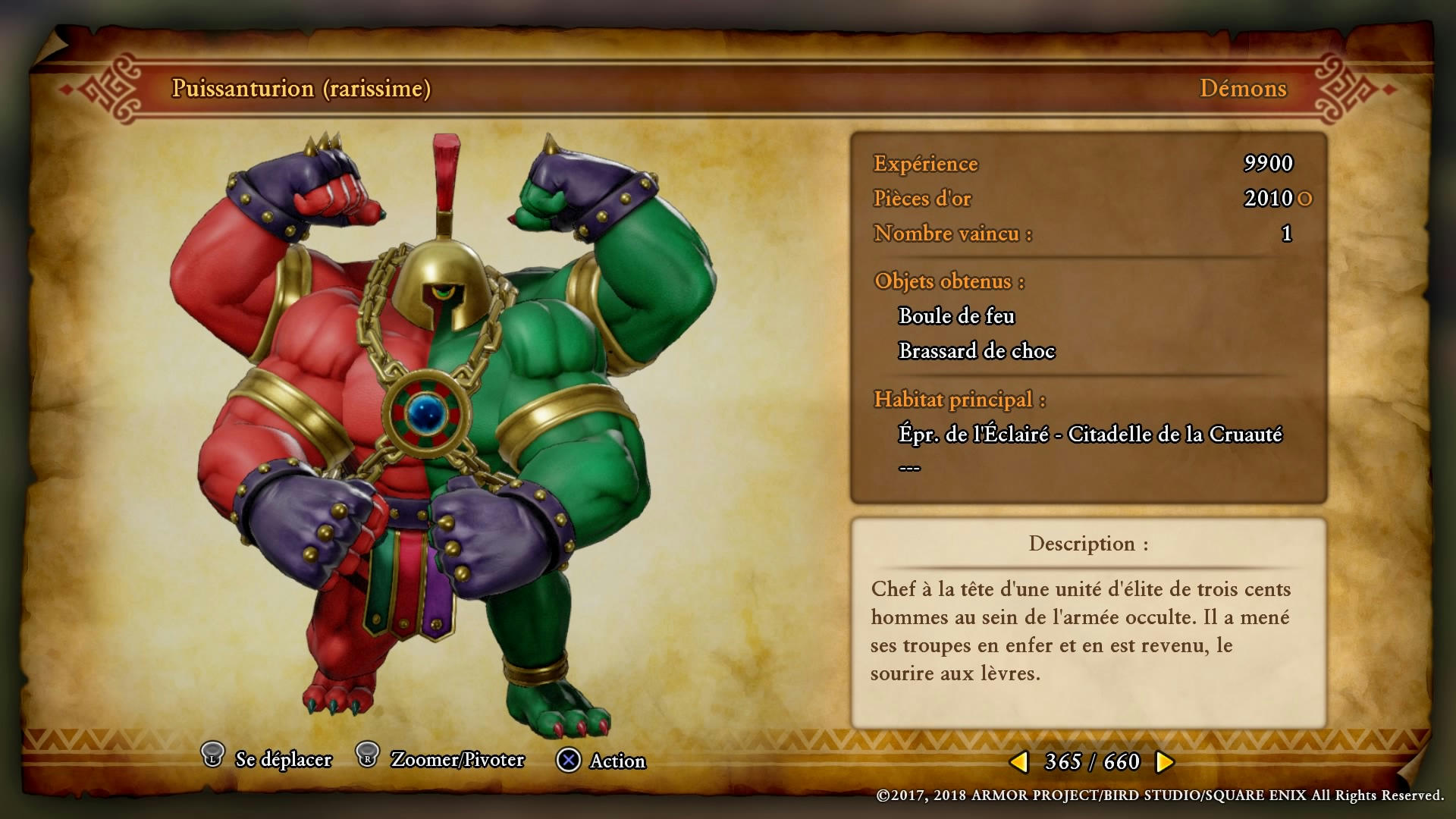Advance to the next monster entry arrow
Image resolution: width=1456 pixels, height=819 pixels.
click(1164, 761)
